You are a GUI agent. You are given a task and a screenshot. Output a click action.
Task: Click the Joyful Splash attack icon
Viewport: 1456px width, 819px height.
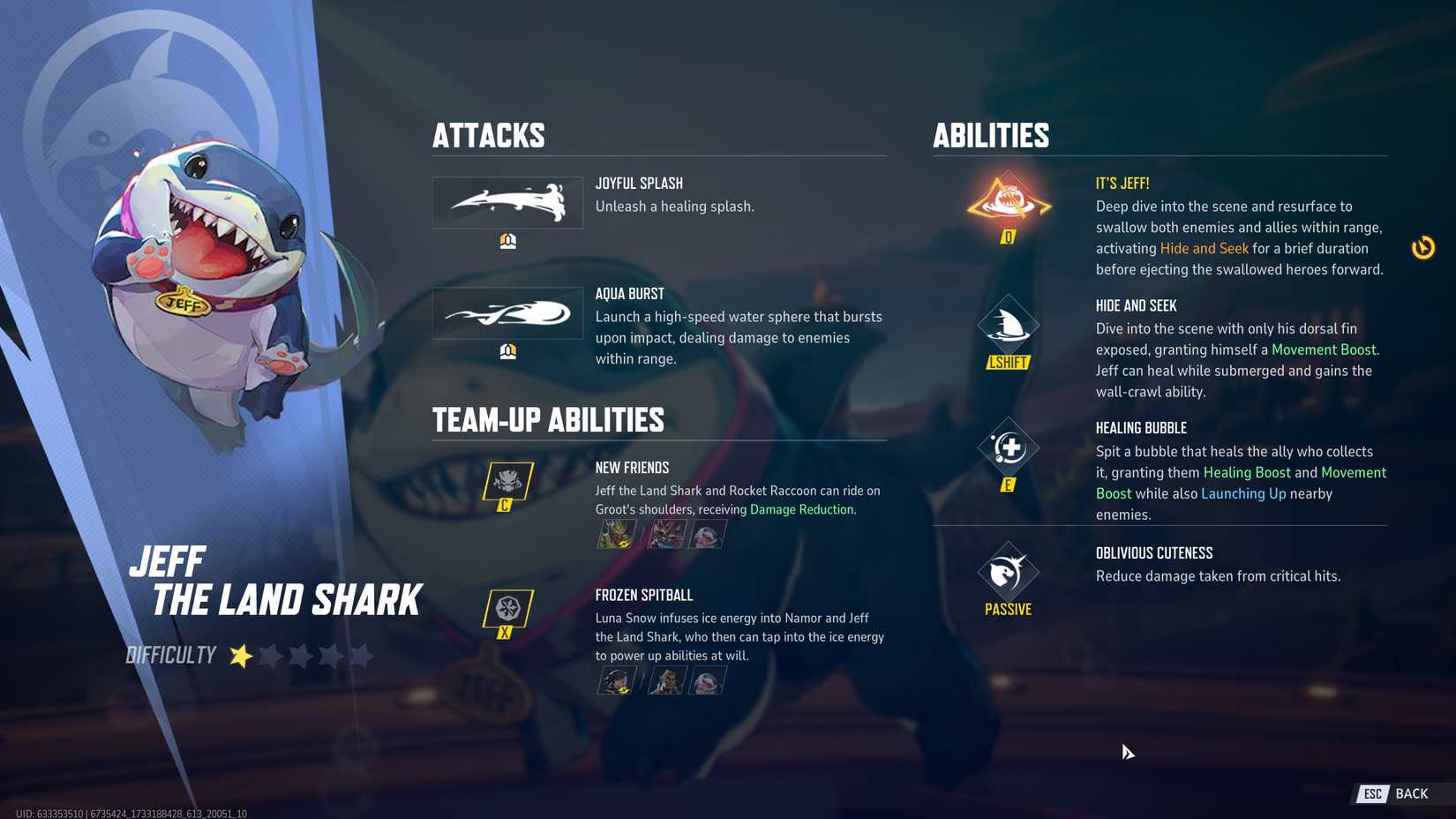pyautogui.click(x=507, y=202)
